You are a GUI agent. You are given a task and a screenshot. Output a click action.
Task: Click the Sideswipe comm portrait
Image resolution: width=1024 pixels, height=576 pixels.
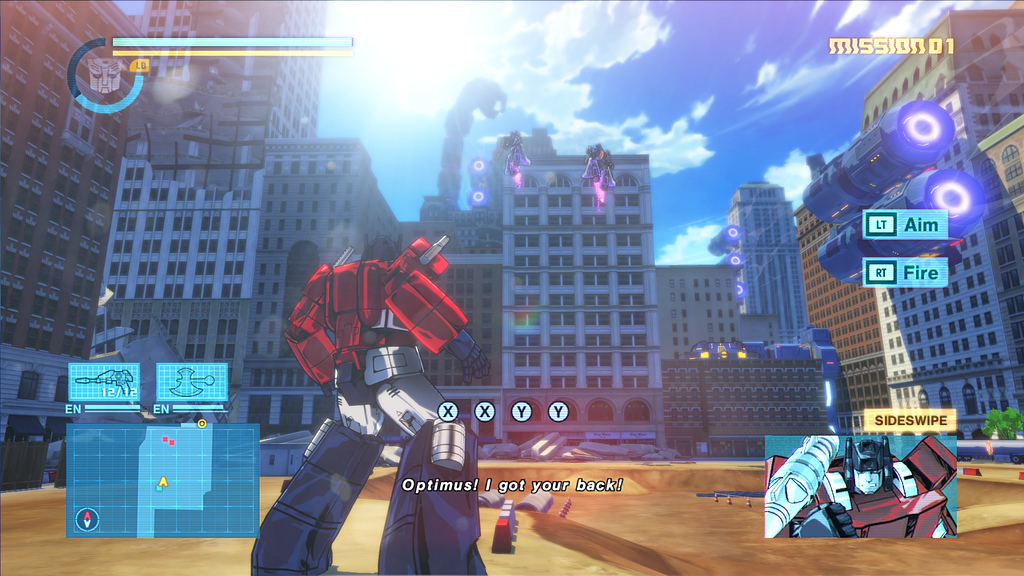pos(860,486)
